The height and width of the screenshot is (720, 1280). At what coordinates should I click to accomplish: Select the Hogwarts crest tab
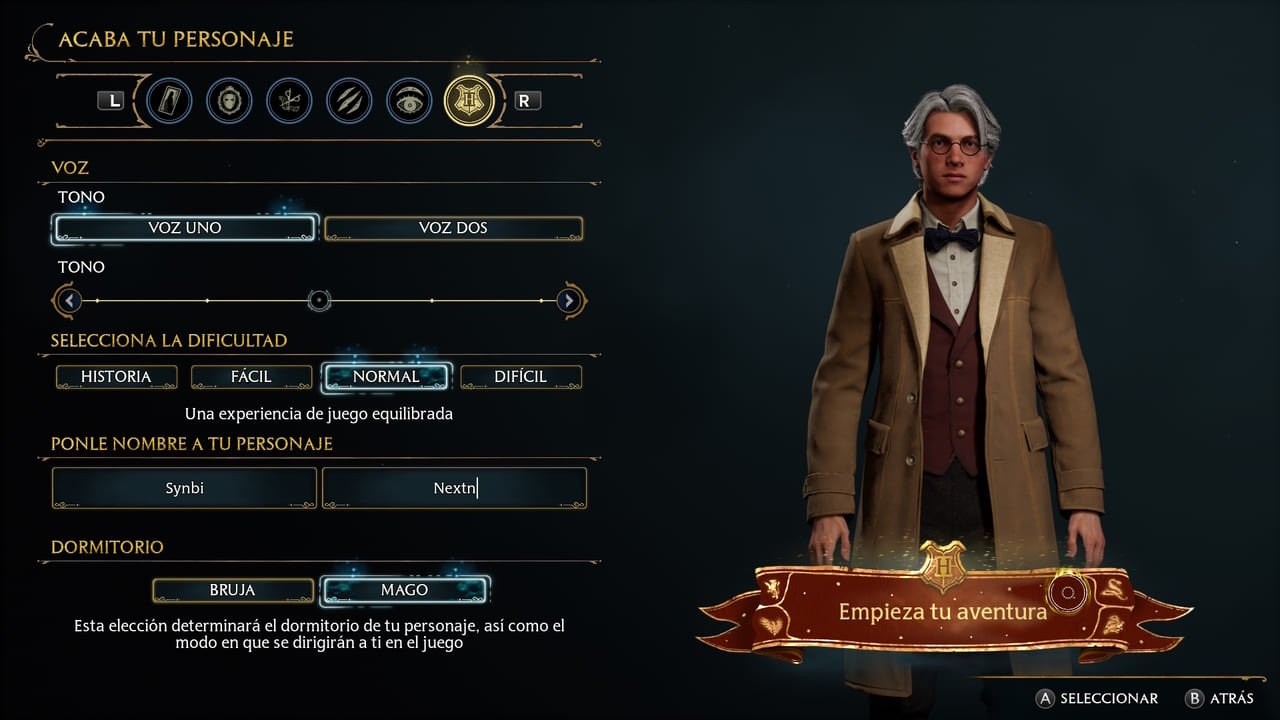469,101
